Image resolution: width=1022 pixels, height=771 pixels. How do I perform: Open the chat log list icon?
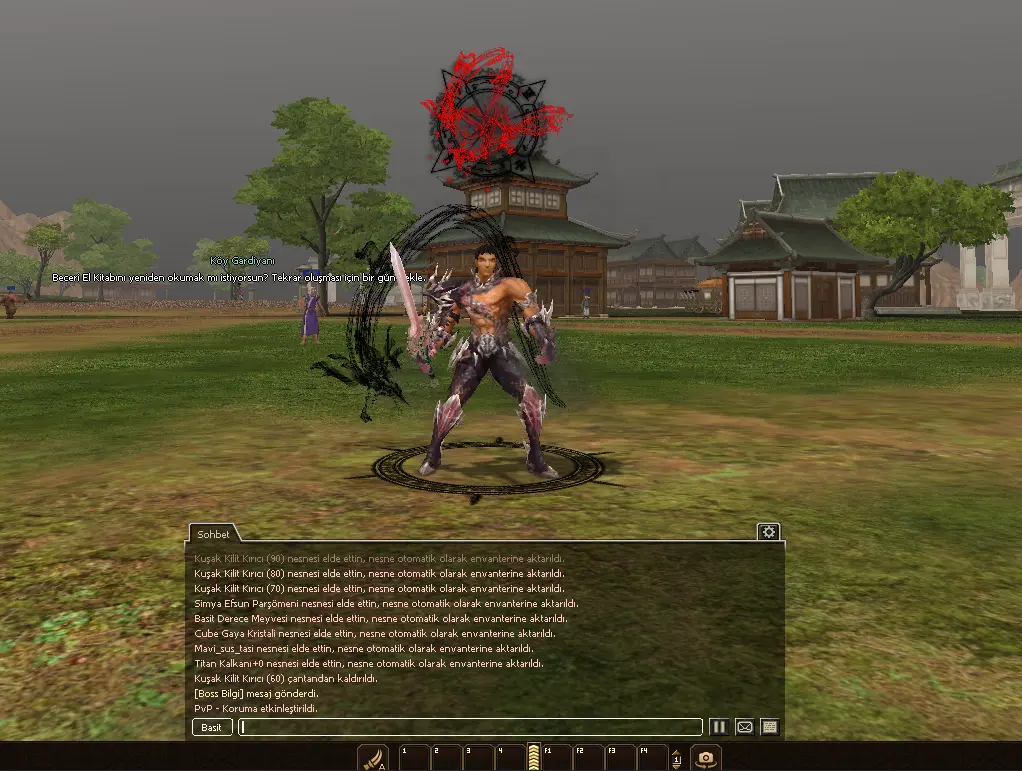pyautogui.click(x=769, y=727)
